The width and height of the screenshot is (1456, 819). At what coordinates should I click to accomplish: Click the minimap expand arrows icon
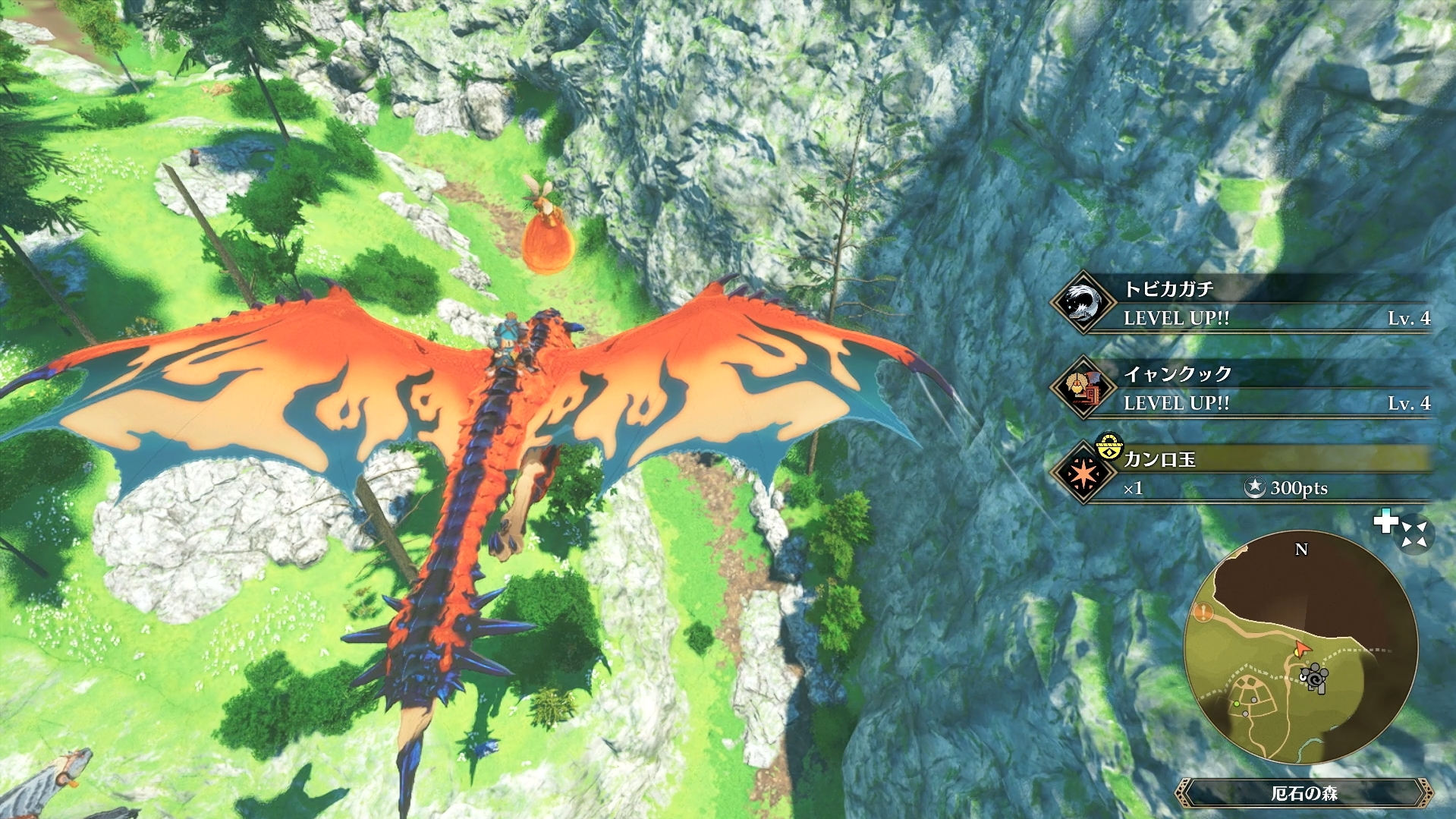pyautogui.click(x=1414, y=534)
